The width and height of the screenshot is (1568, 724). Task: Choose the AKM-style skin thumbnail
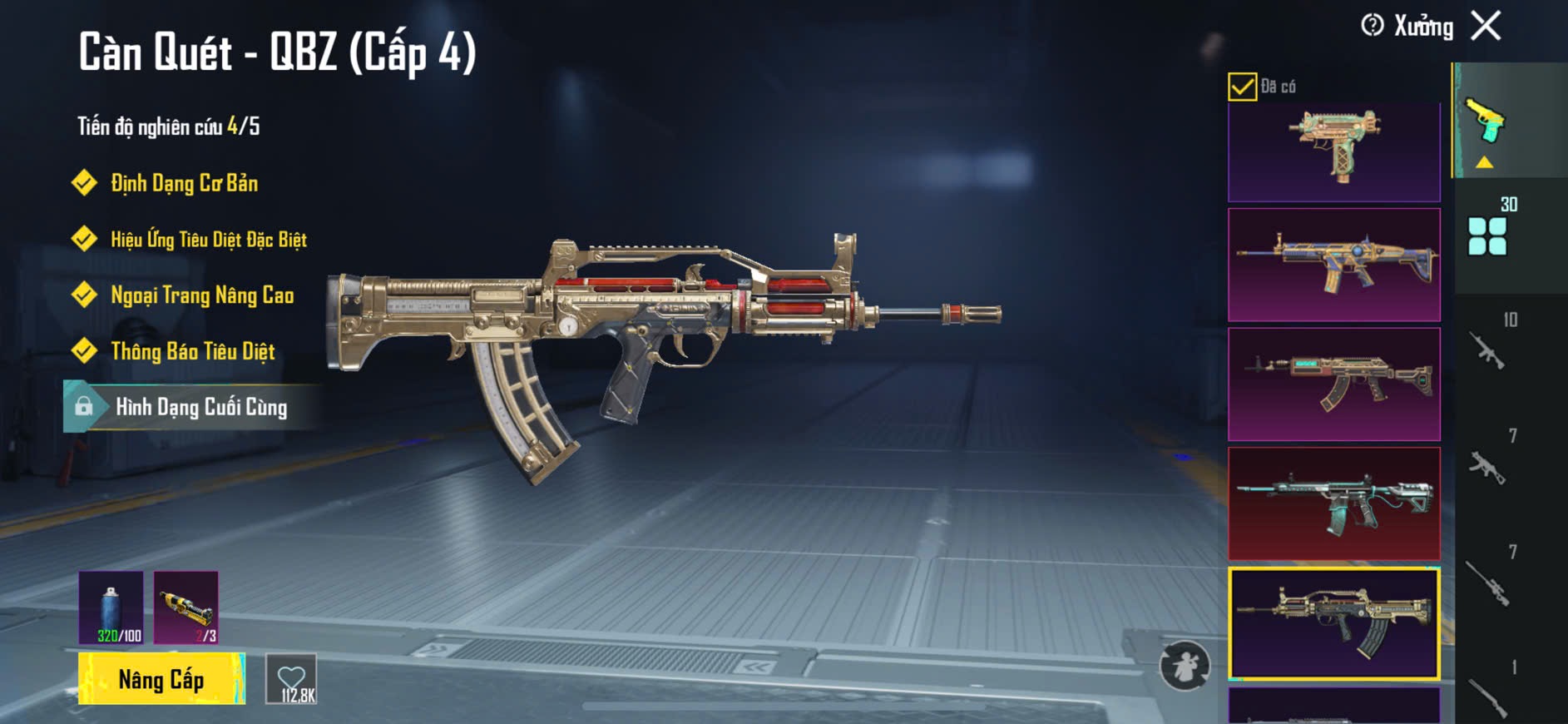coord(1333,384)
